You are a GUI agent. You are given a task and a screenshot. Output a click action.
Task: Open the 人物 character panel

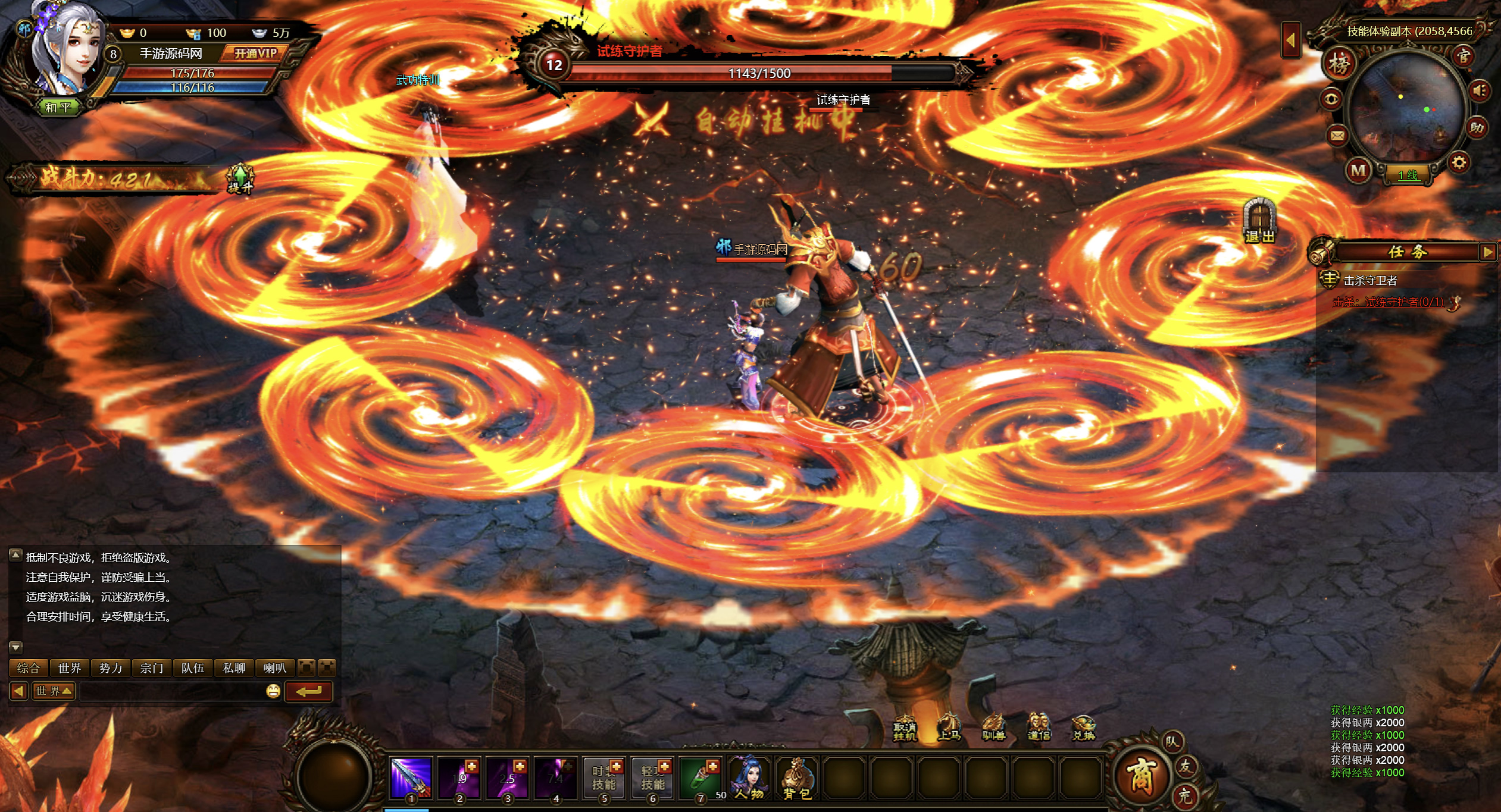tap(748, 777)
